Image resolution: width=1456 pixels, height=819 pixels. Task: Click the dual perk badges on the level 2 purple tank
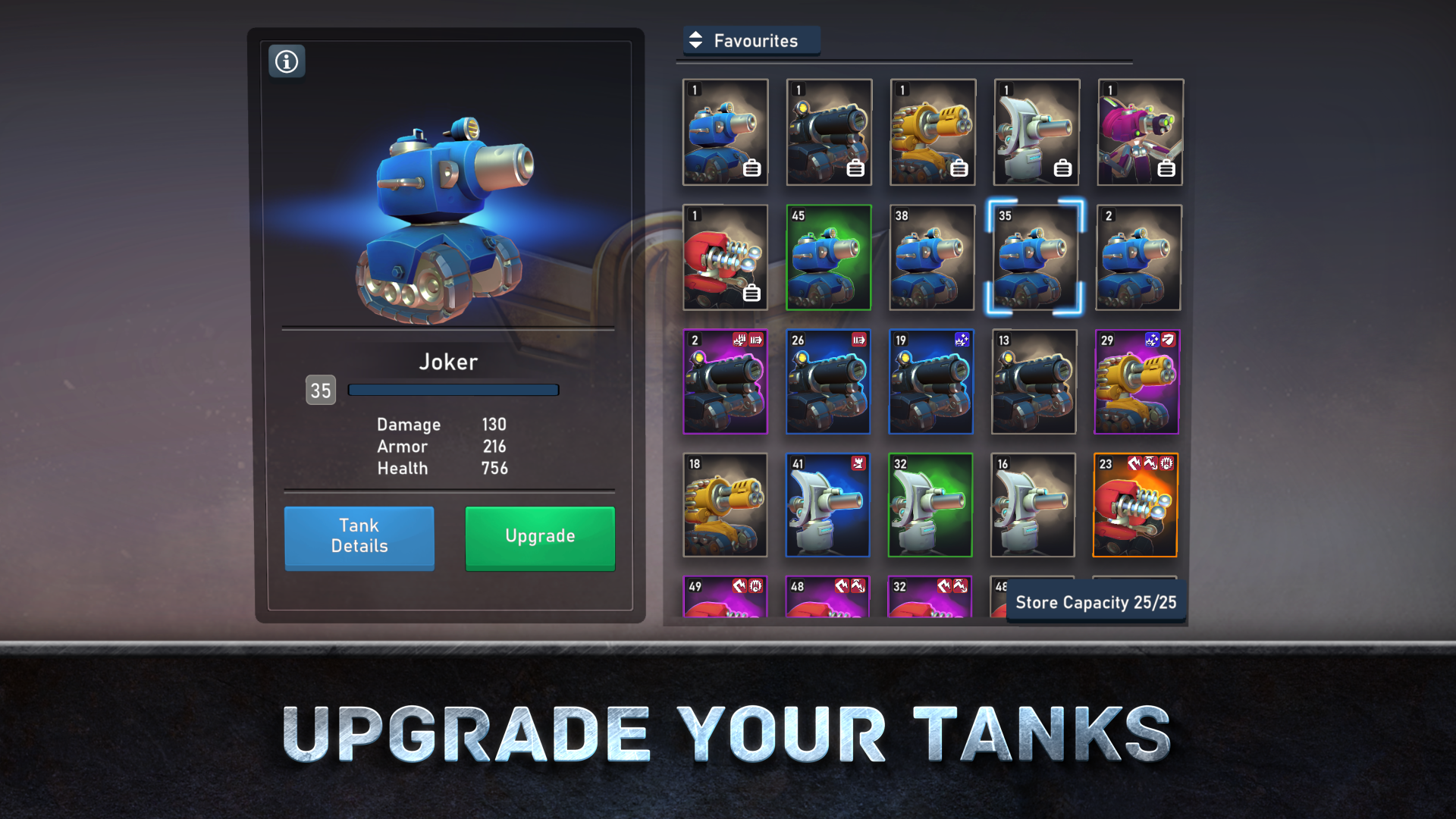click(x=747, y=340)
